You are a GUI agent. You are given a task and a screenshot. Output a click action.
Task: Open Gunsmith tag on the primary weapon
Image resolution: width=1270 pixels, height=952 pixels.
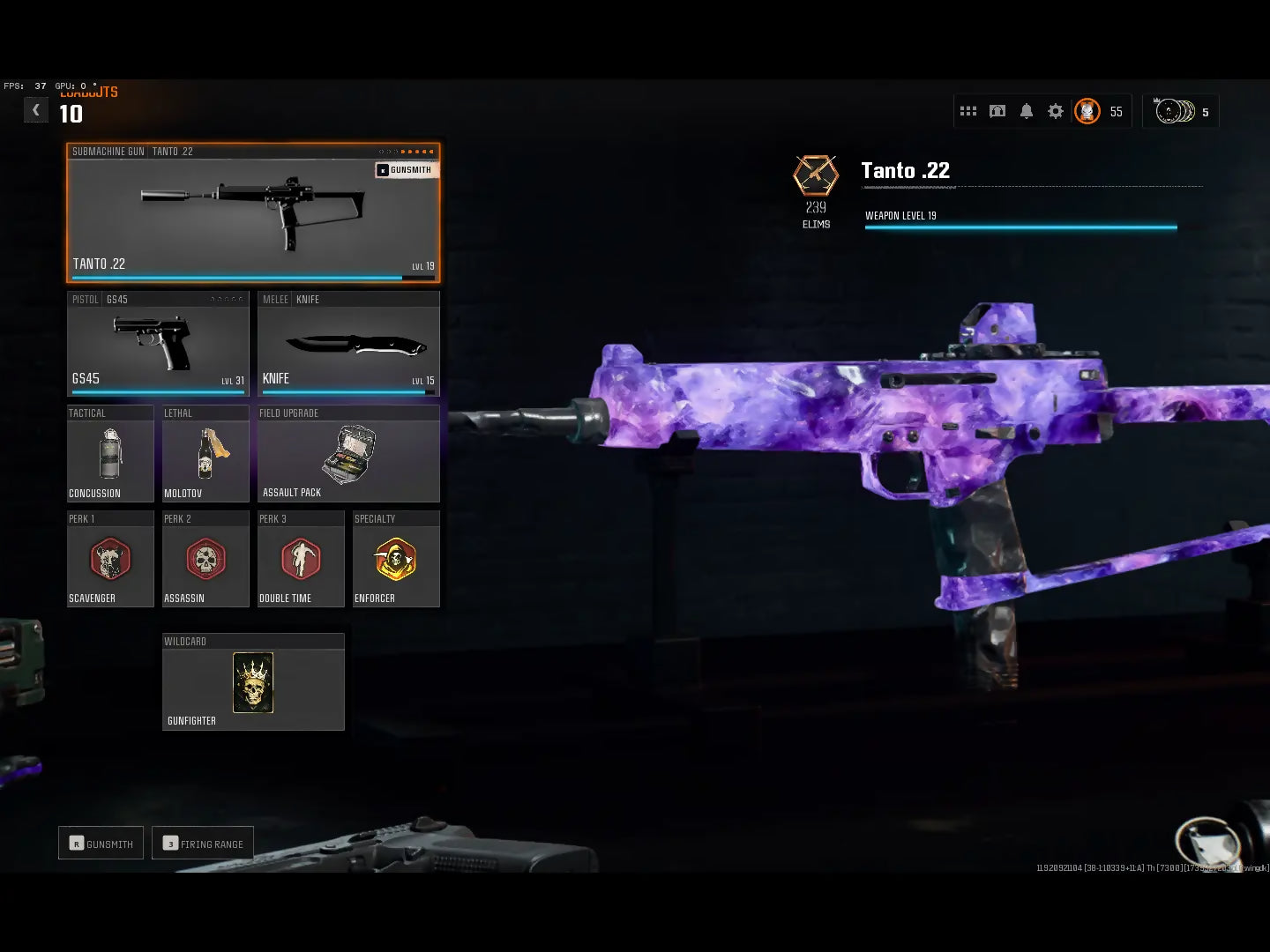click(x=406, y=169)
